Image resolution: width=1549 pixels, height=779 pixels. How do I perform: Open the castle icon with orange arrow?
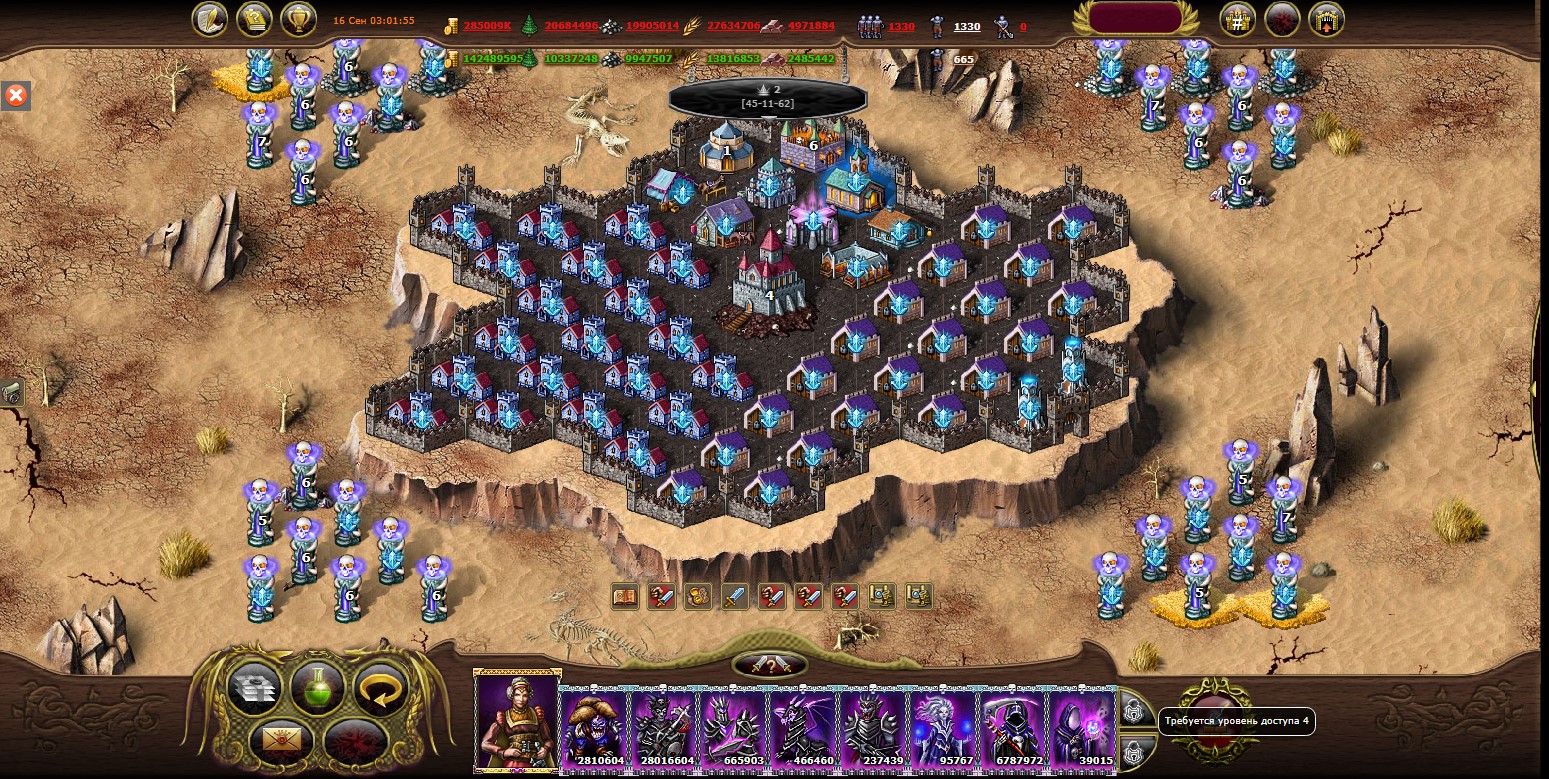tap(1326, 19)
